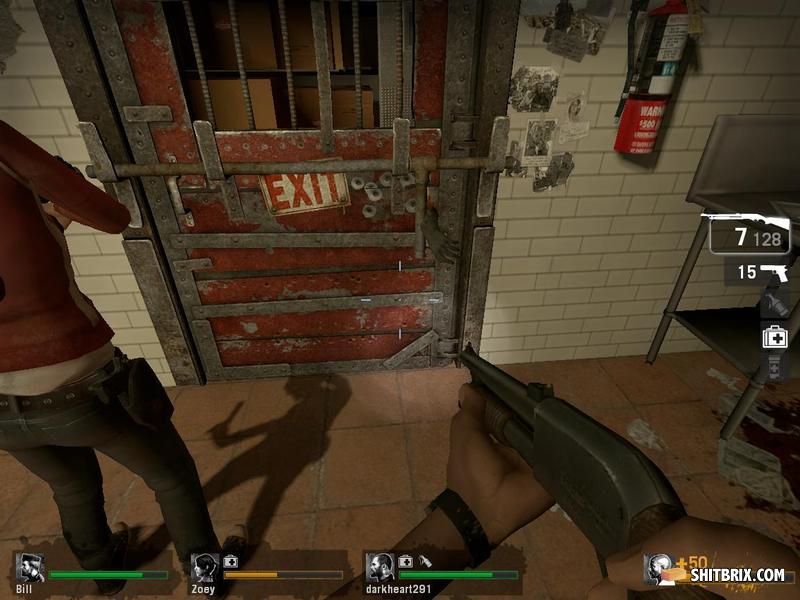Select the shotgun weapon slot

(x=747, y=233)
